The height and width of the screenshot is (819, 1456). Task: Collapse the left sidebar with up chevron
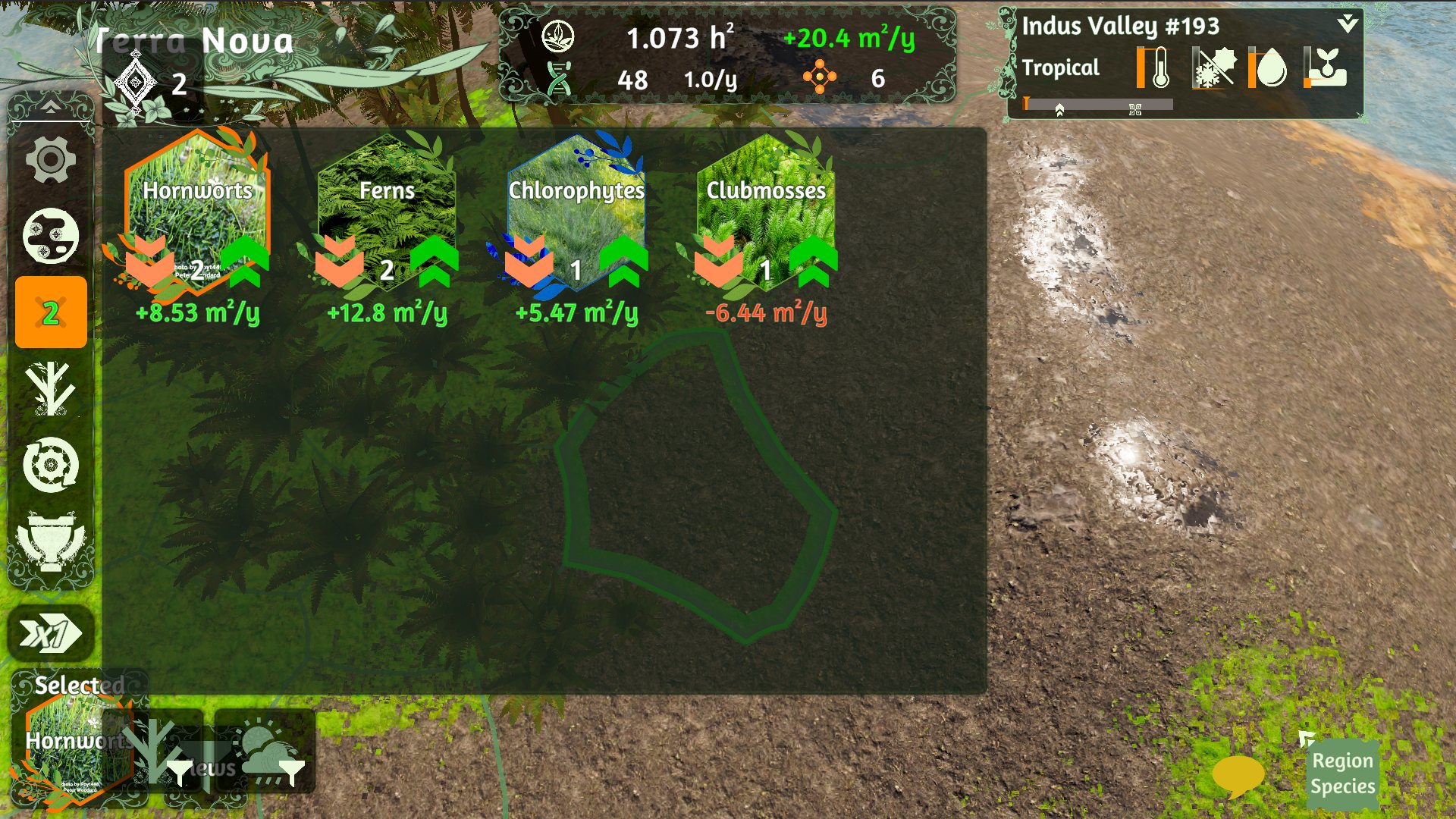coord(50,107)
